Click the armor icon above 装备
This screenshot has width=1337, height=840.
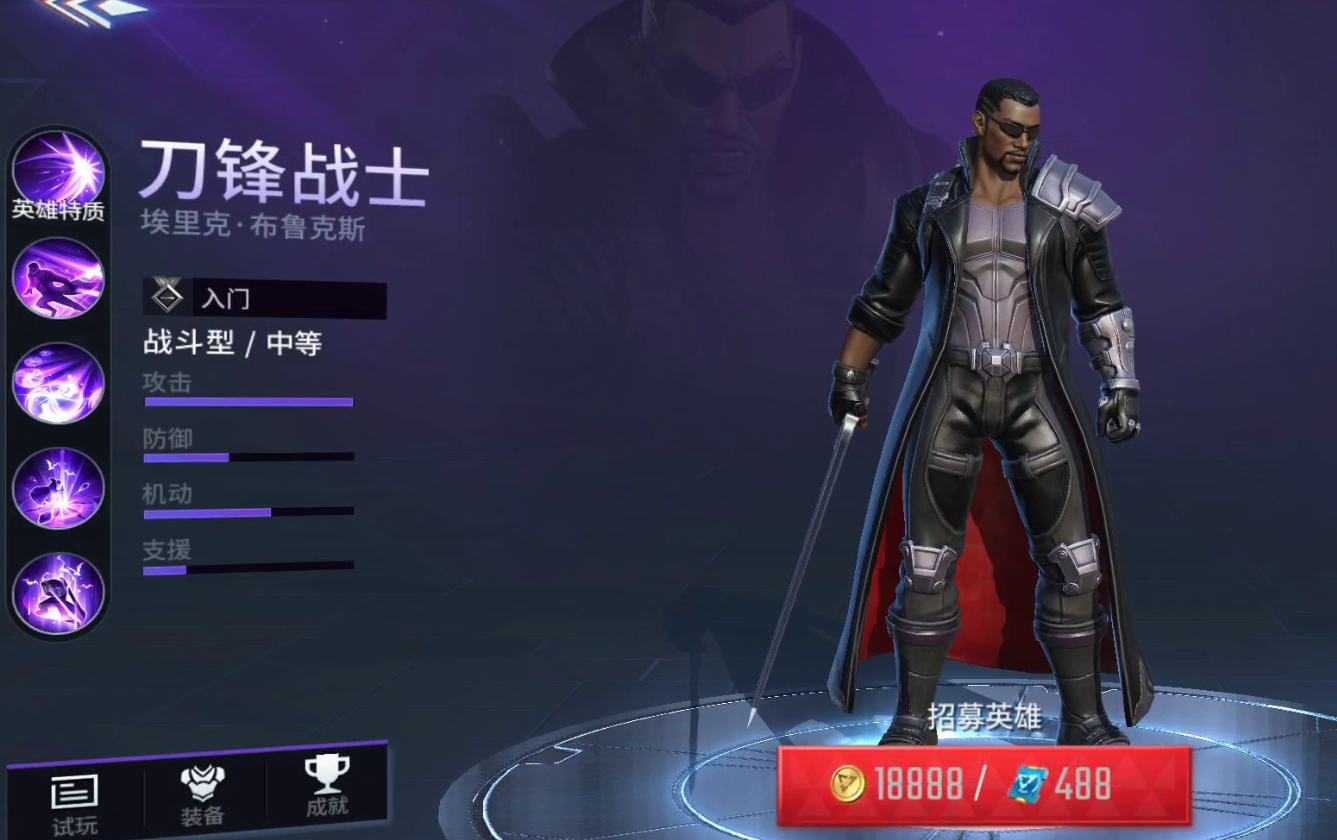pos(202,785)
